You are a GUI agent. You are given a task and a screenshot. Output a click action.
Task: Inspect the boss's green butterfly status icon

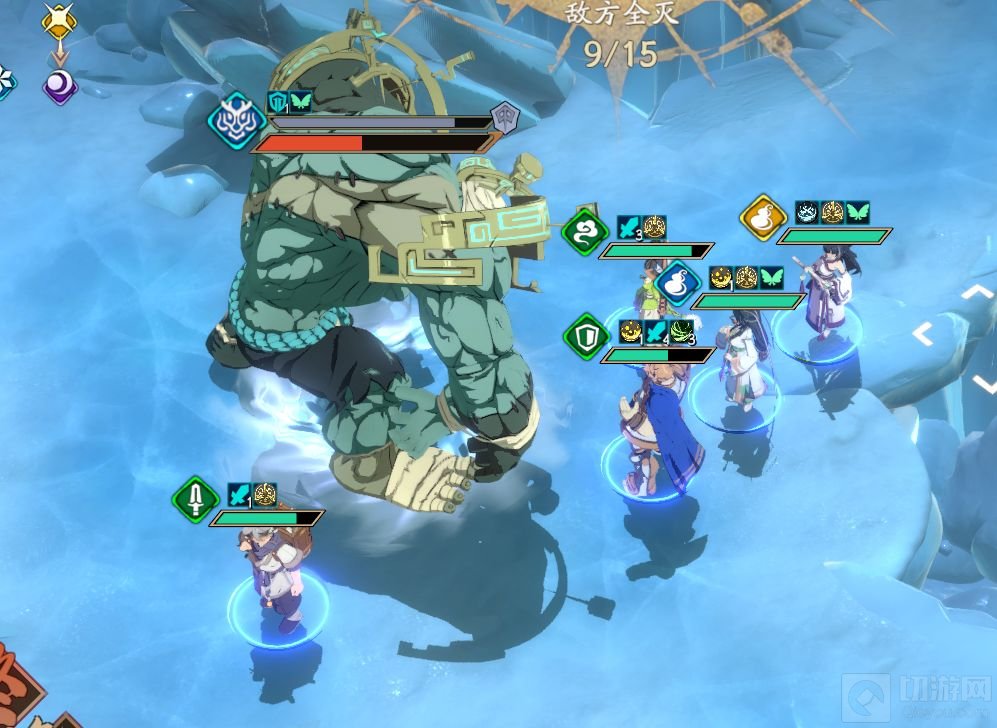pyautogui.click(x=301, y=101)
